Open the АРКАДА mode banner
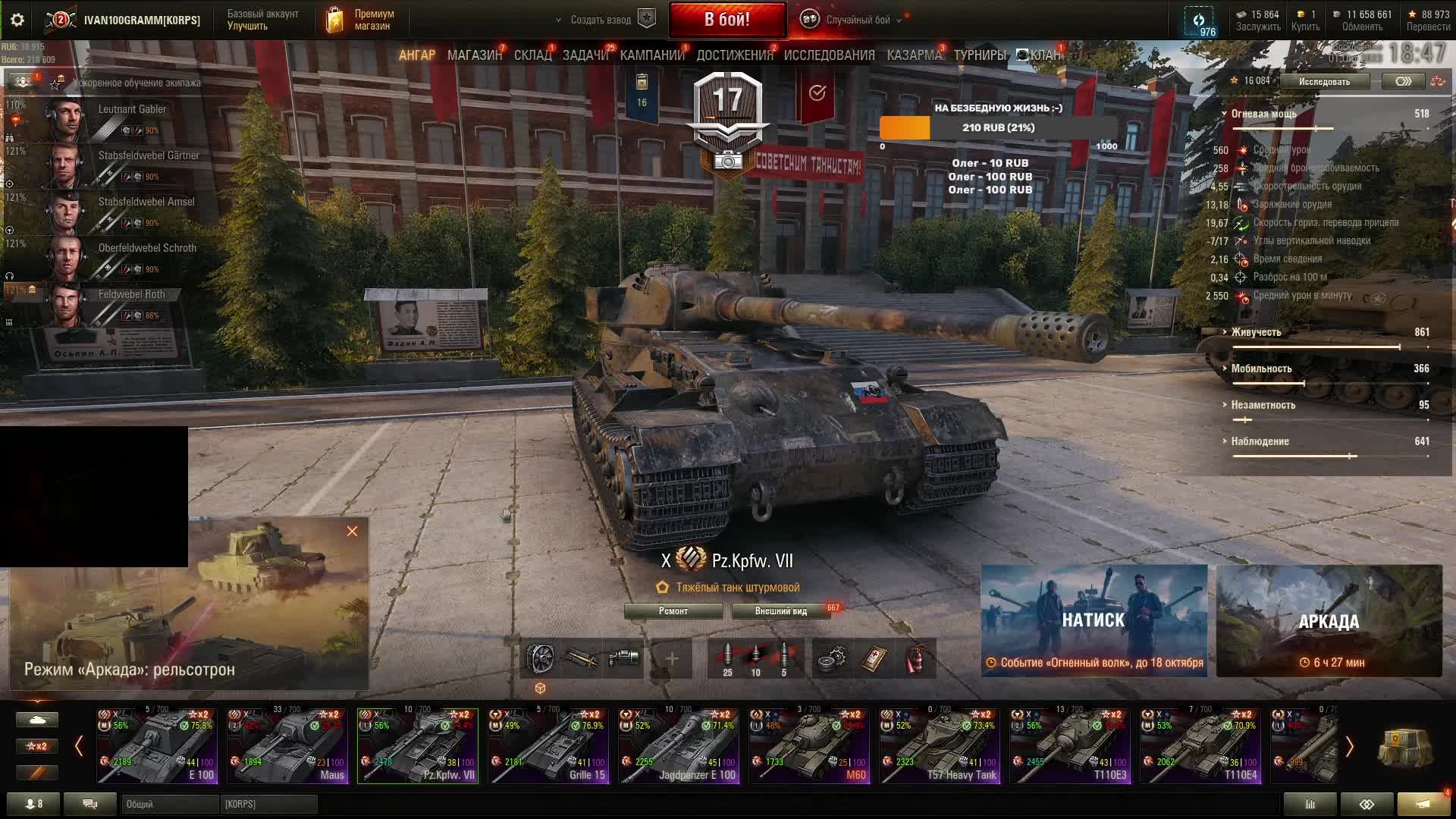Image resolution: width=1456 pixels, height=819 pixels. pos(1329,620)
